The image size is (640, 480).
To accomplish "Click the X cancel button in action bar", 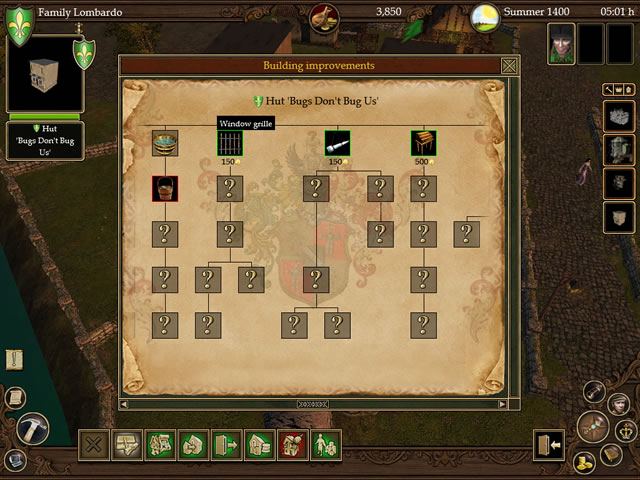I will click(x=94, y=445).
